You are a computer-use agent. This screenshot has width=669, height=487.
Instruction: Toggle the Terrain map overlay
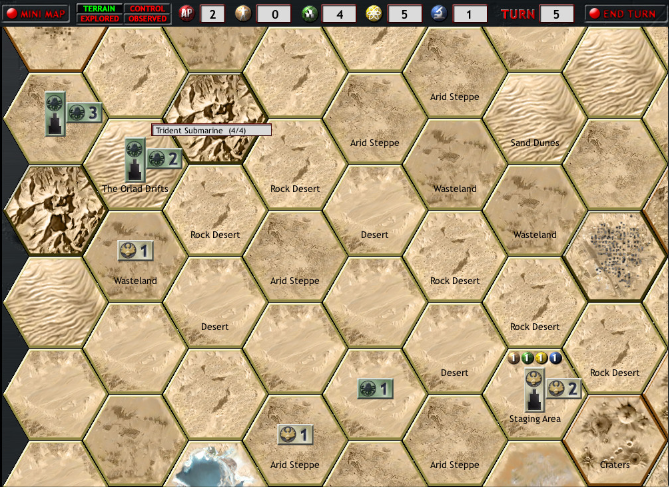98,8
